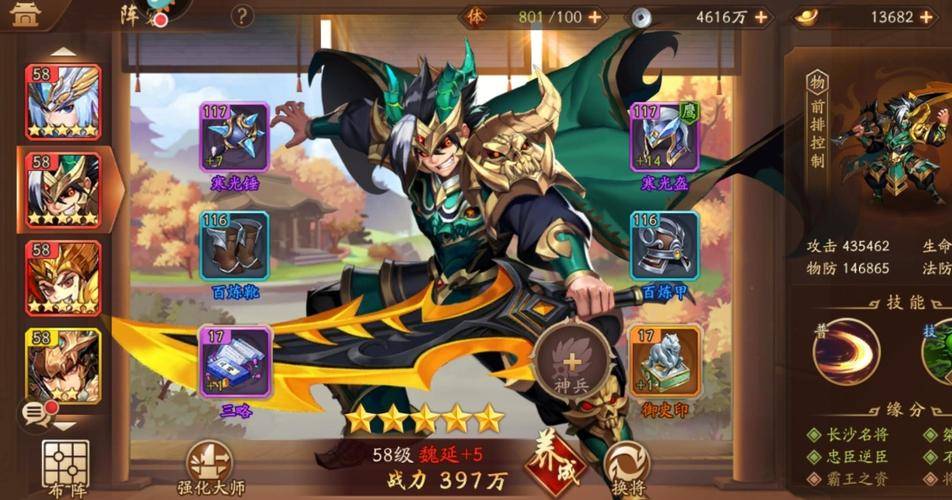952x500 pixels.
Task: Add more stamina with the 体 plus
Action: [595, 17]
